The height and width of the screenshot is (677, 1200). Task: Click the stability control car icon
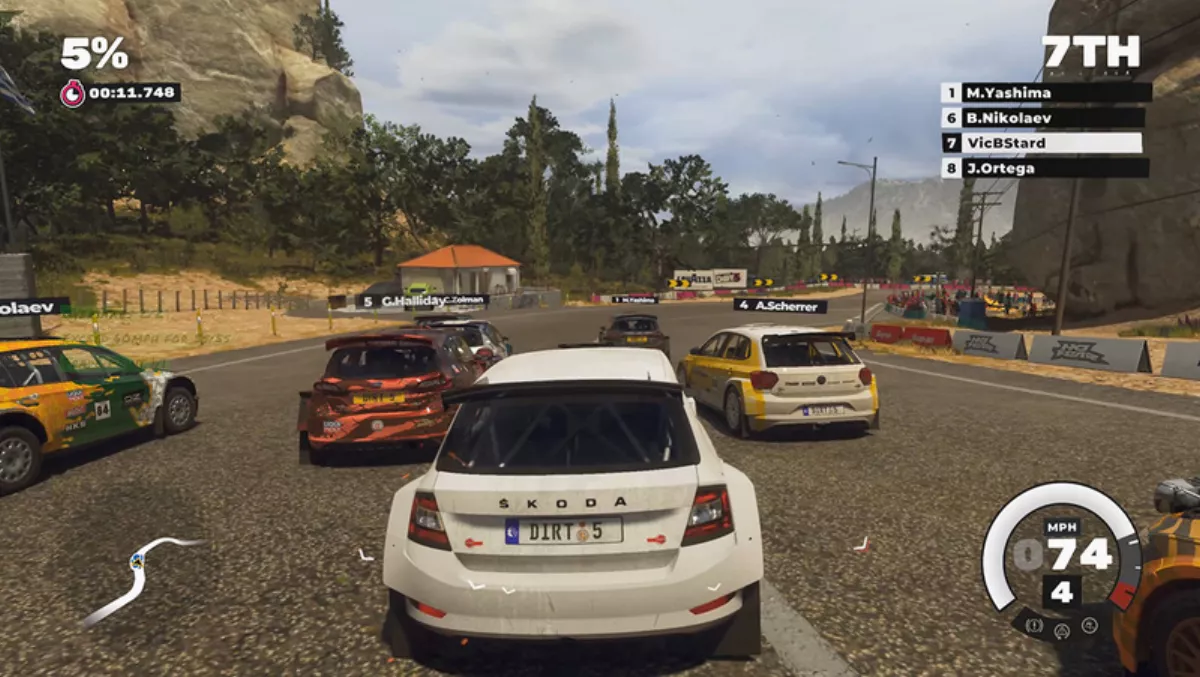[x=1088, y=626]
